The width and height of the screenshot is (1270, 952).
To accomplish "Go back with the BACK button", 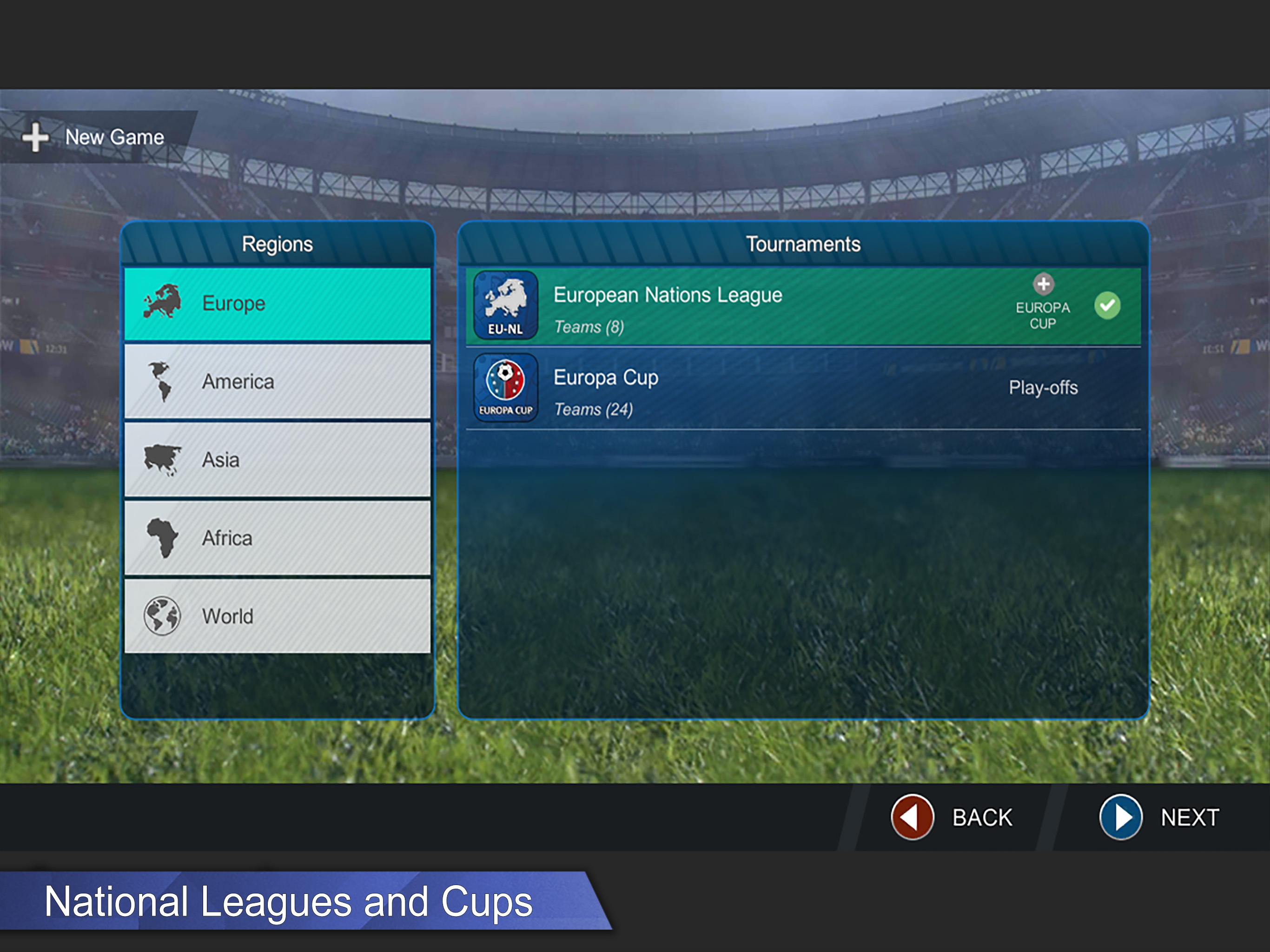I will click(x=953, y=817).
